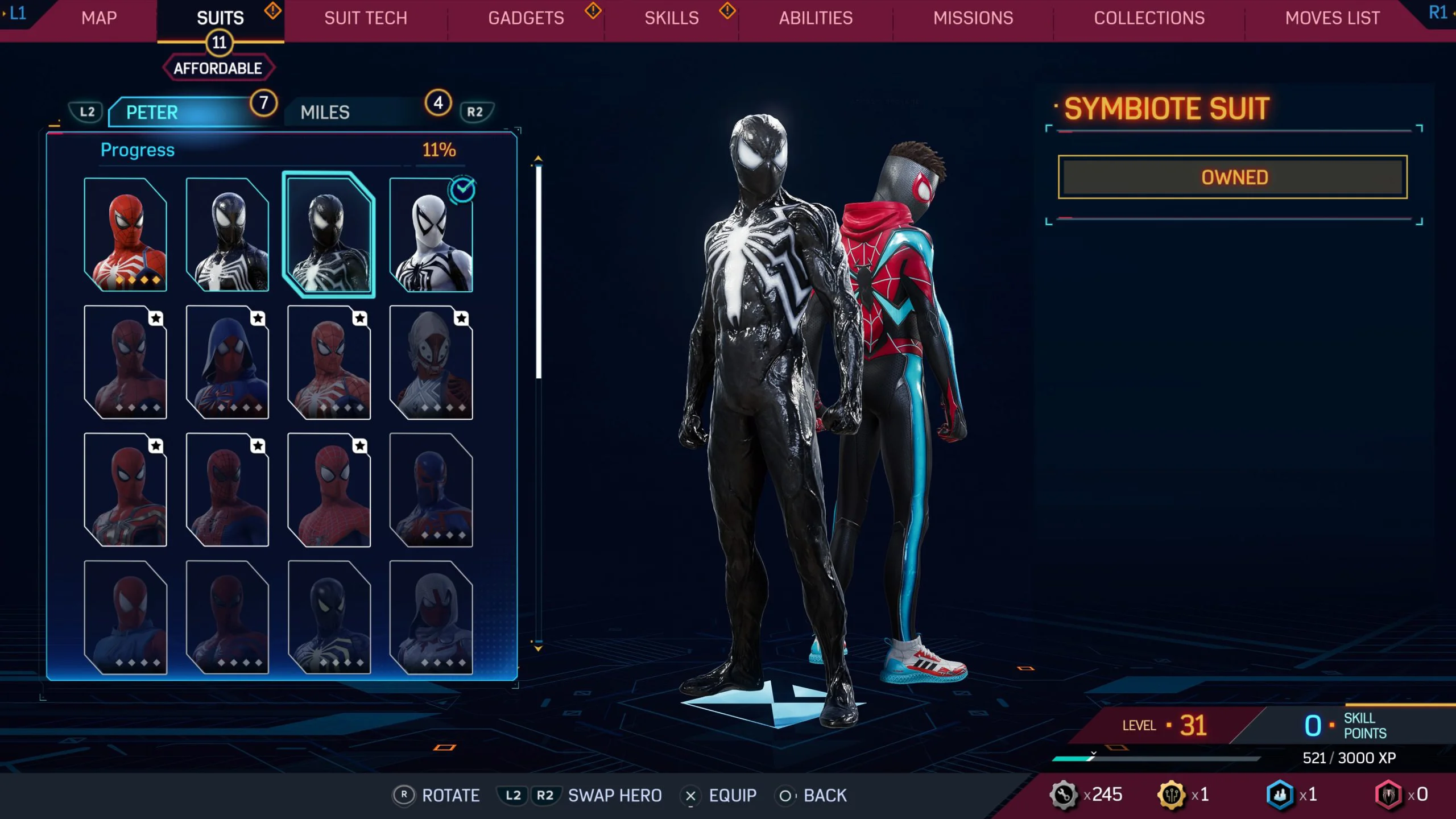Open the Gadgets tab
1456x819 pixels.
(526, 18)
